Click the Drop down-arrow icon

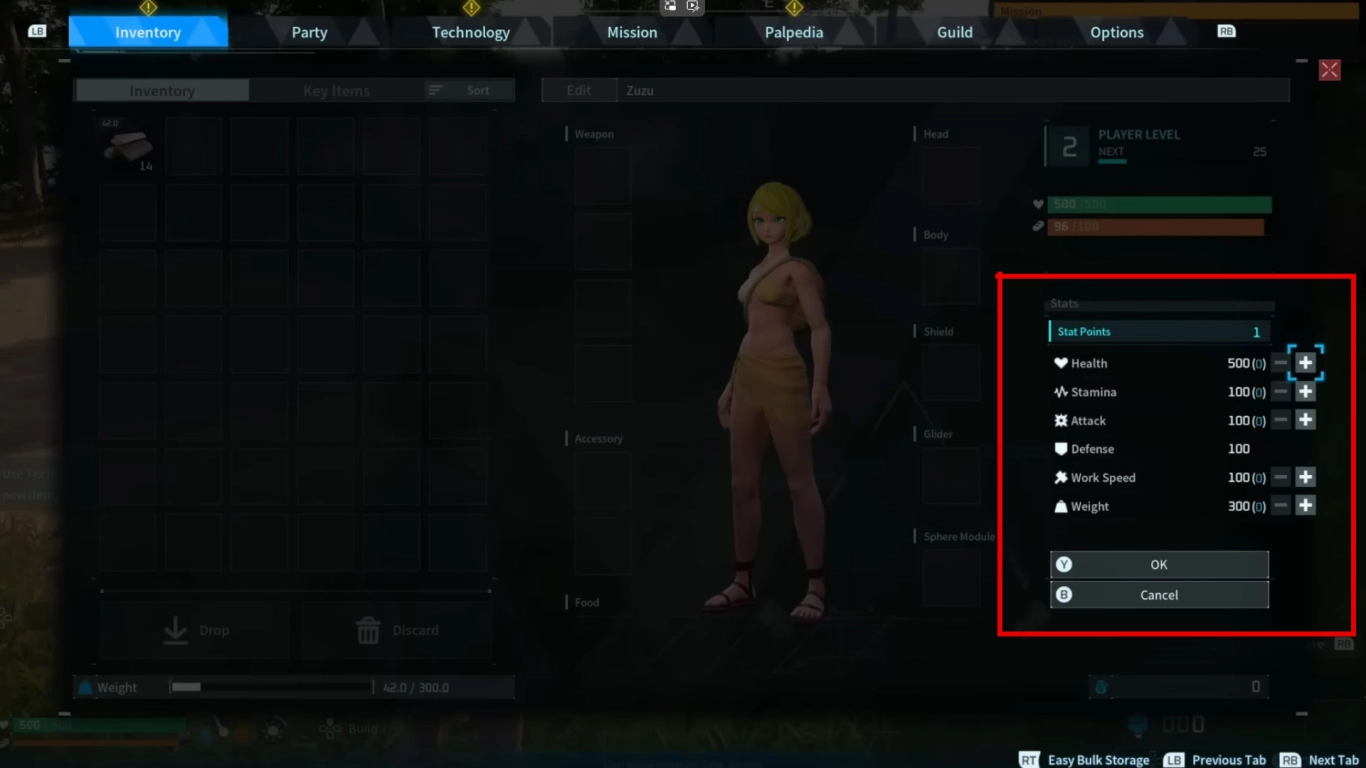pyautogui.click(x=176, y=630)
